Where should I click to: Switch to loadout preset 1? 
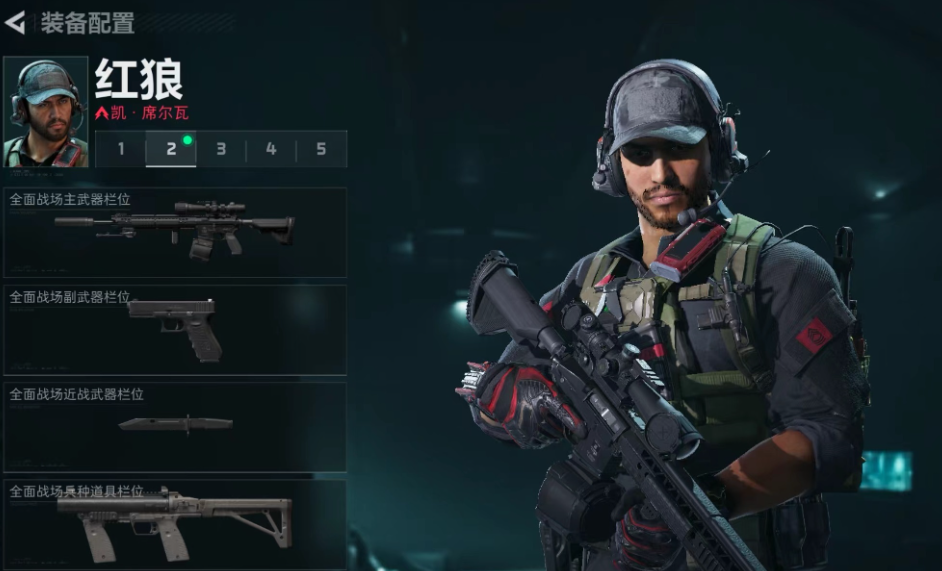(121, 149)
